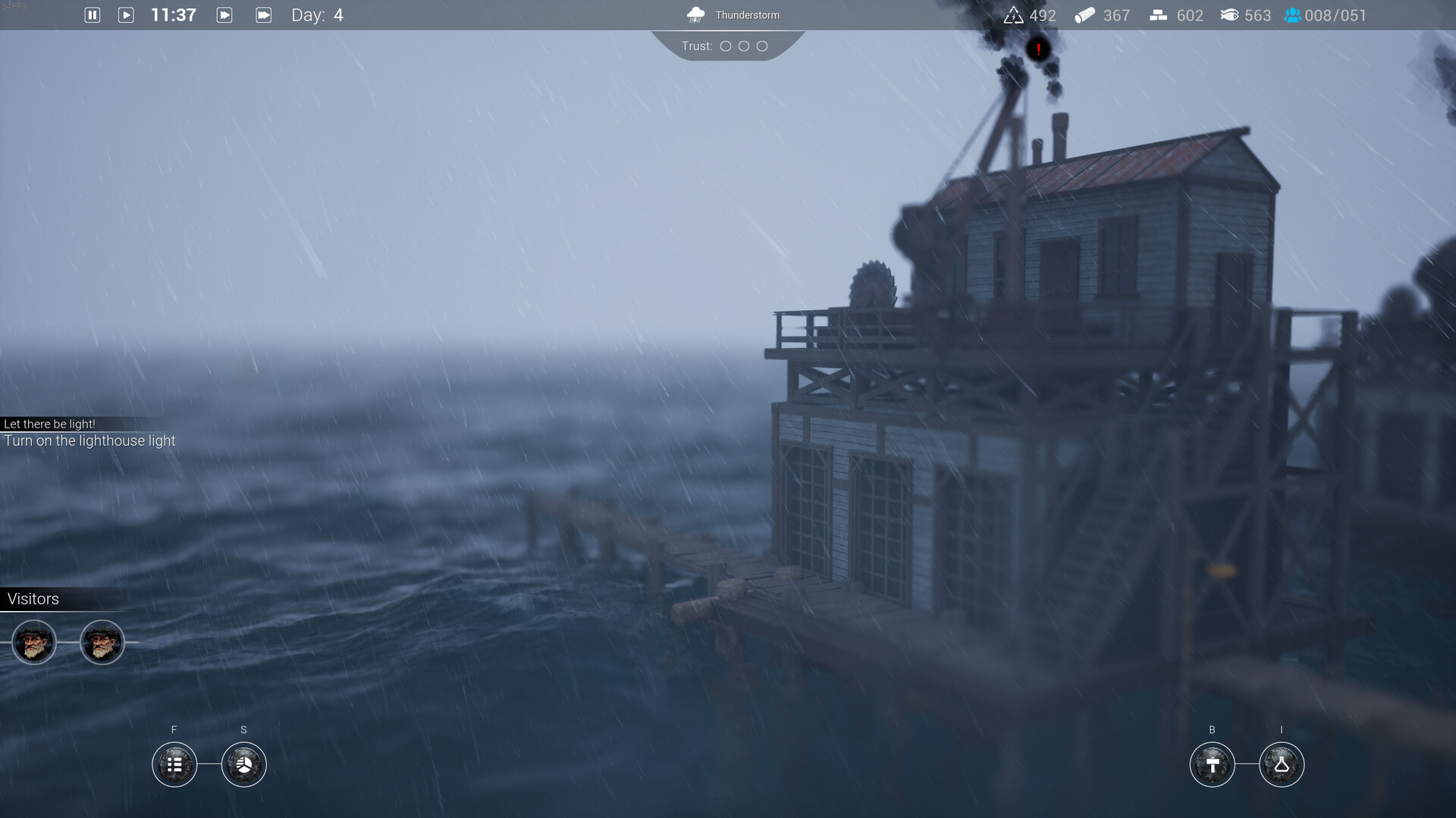Viewport: 1456px width, 818px height.
Task: Click the wood resource icon showing 492
Action: click(1014, 14)
